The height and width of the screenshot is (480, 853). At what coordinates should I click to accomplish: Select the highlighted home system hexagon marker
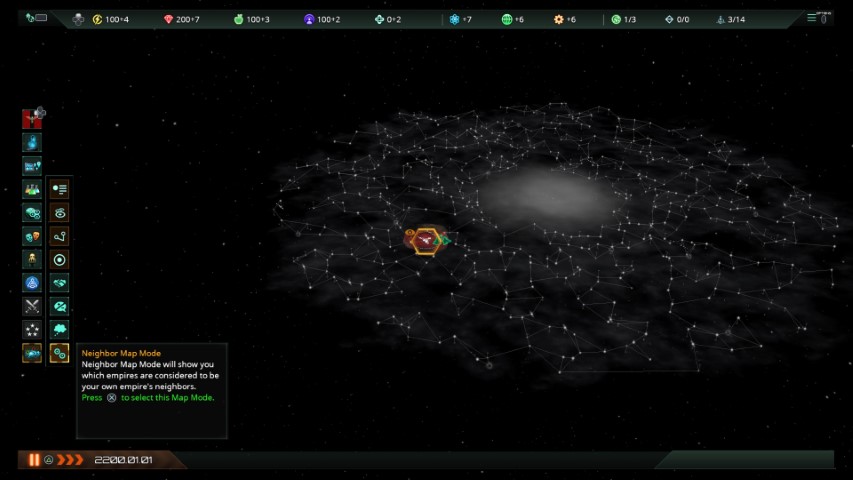[x=427, y=241]
